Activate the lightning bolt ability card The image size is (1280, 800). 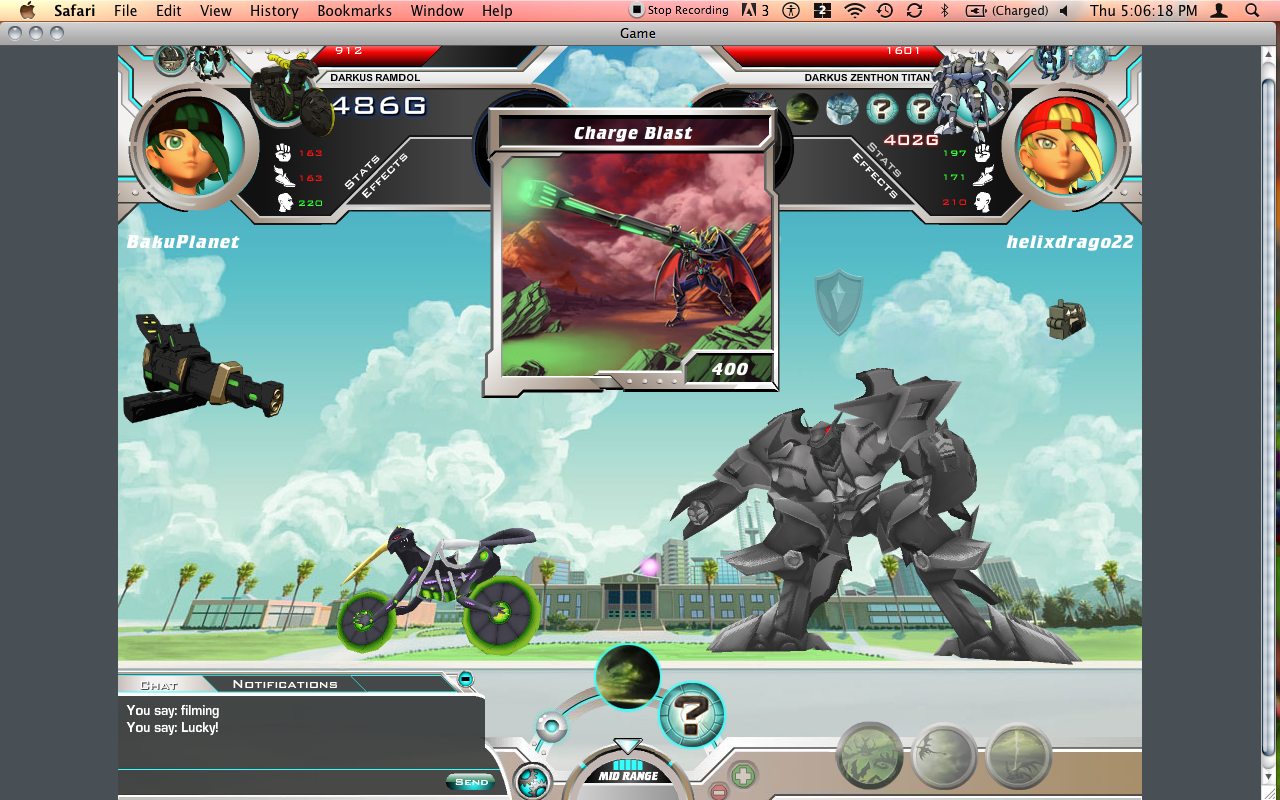(x=1019, y=757)
